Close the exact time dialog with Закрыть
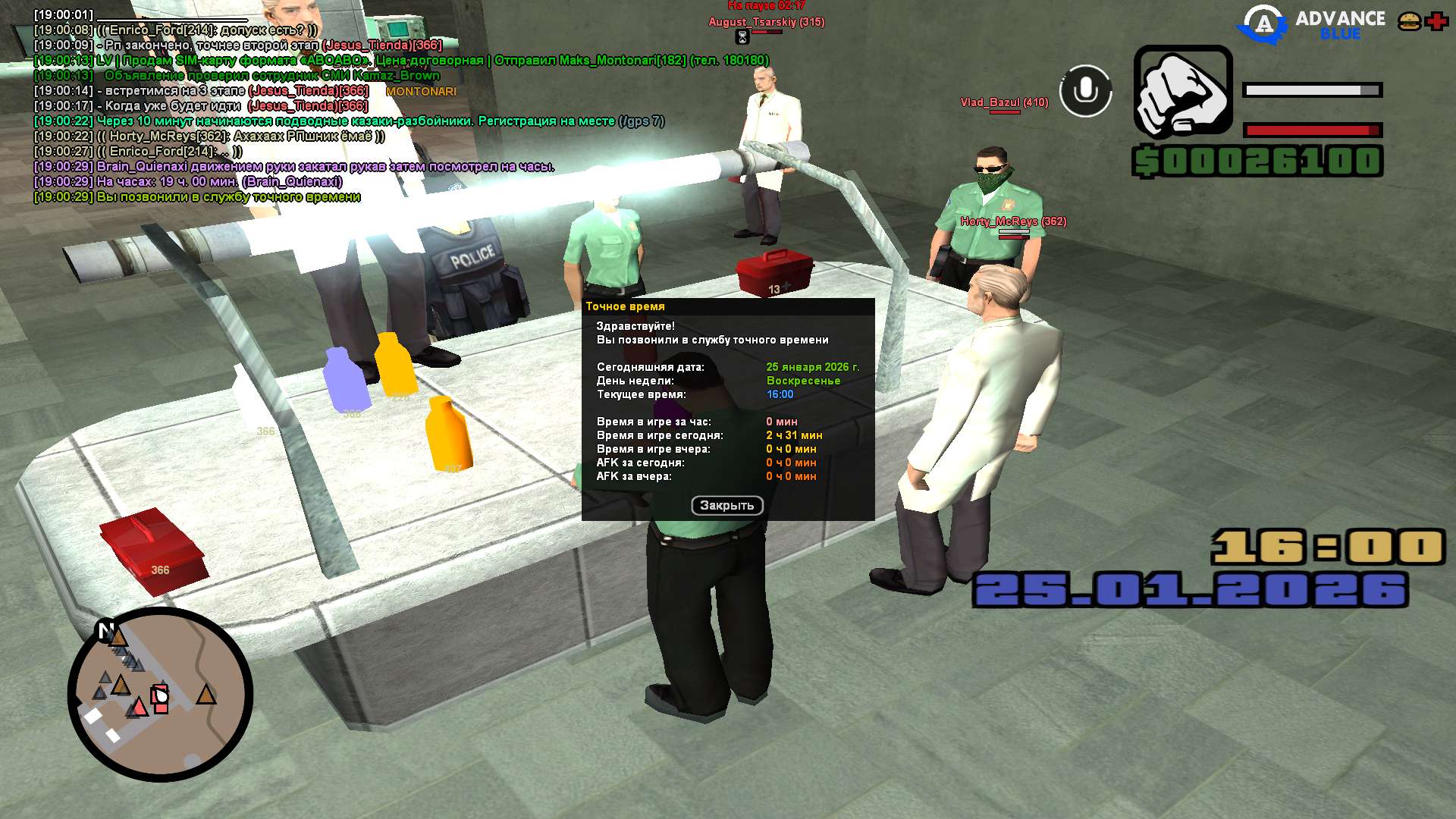 pyautogui.click(x=726, y=506)
